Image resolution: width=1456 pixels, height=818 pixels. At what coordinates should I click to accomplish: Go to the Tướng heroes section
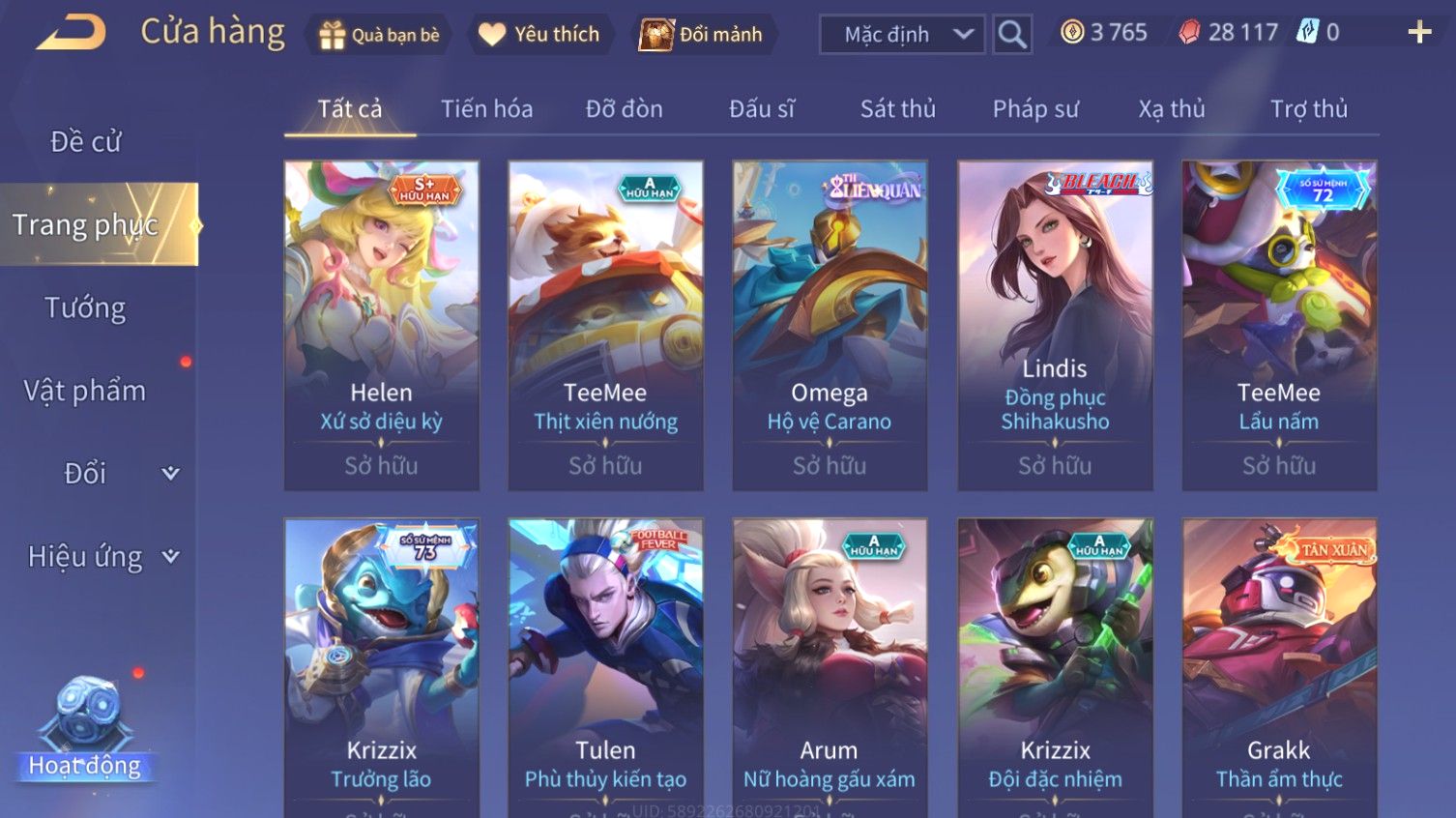point(85,308)
